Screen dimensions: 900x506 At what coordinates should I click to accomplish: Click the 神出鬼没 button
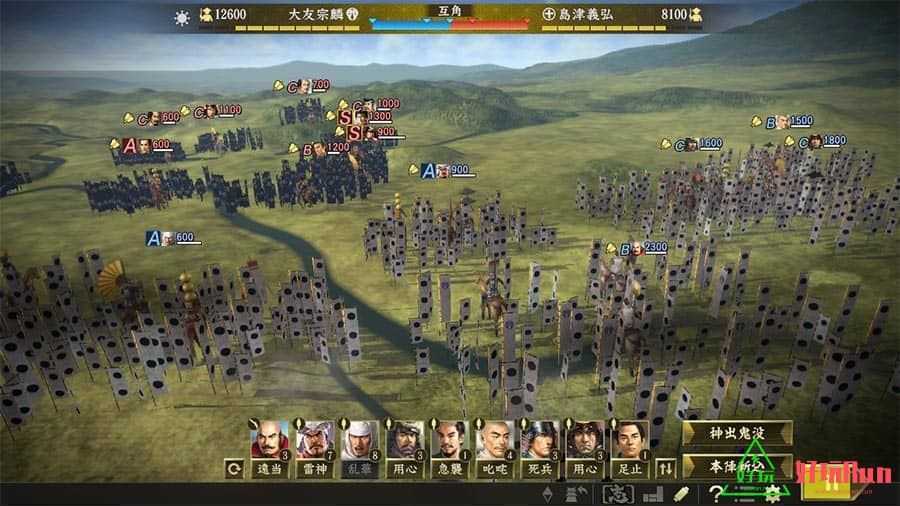pos(736,432)
